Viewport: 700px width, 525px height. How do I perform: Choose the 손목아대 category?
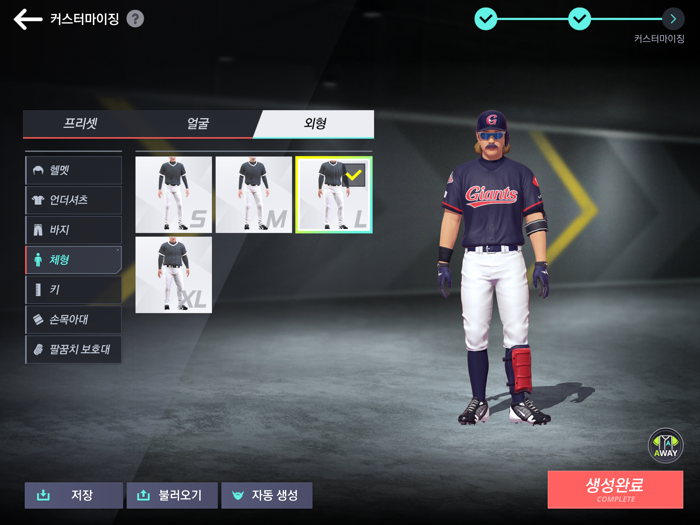click(73, 320)
